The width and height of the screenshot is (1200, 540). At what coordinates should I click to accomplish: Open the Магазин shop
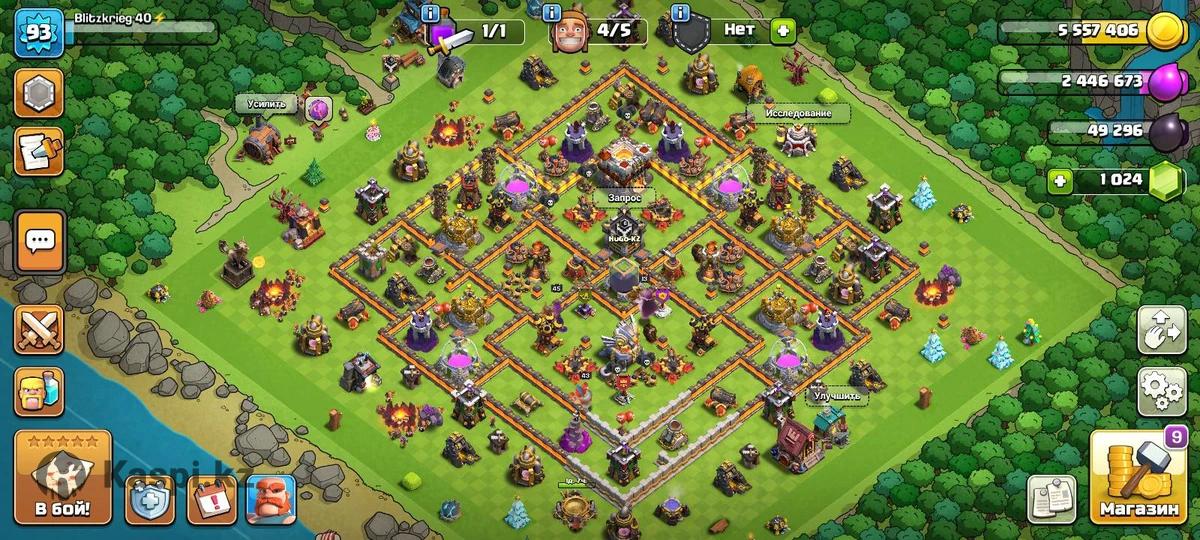1139,478
